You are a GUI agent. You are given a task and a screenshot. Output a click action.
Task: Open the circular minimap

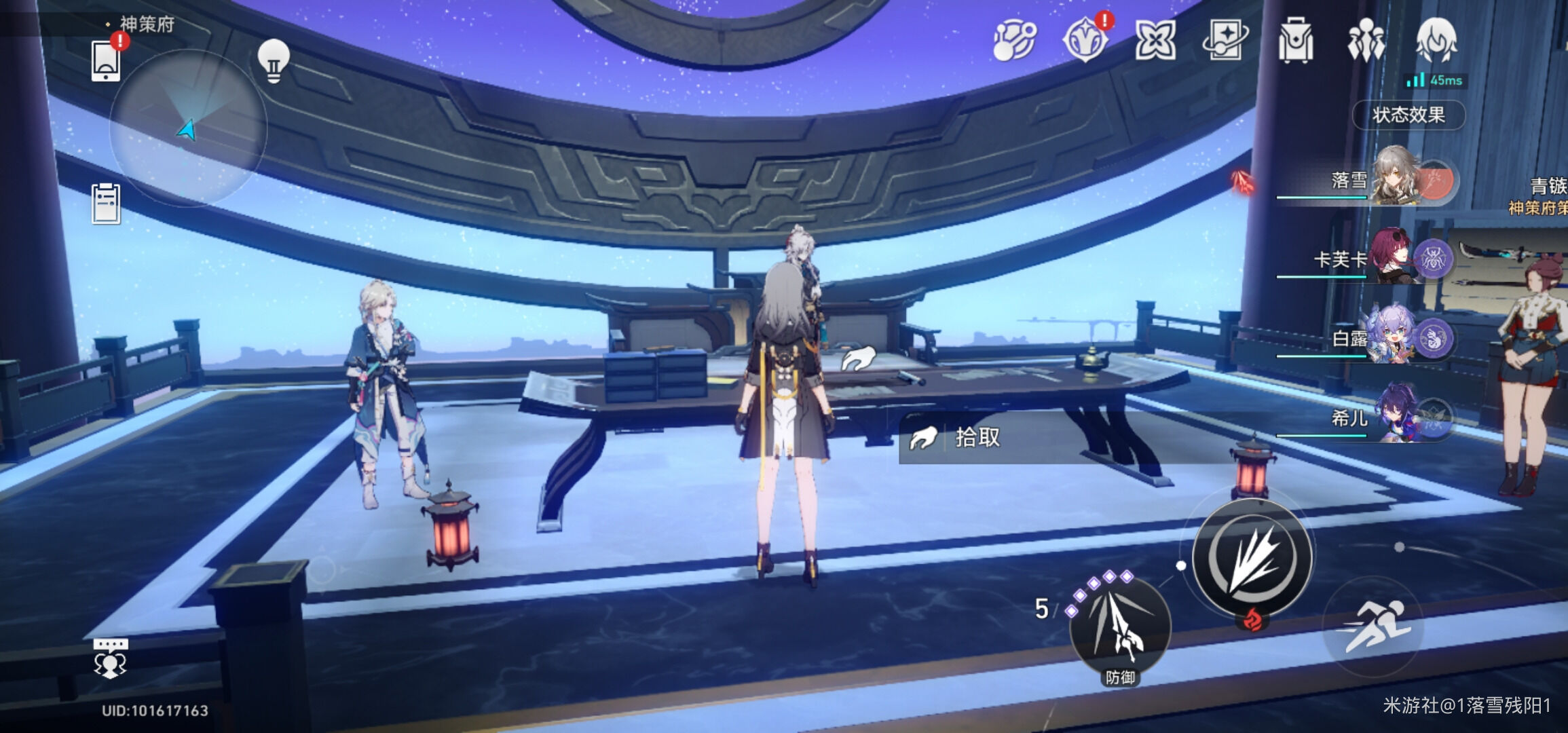(x=188, y=128)
